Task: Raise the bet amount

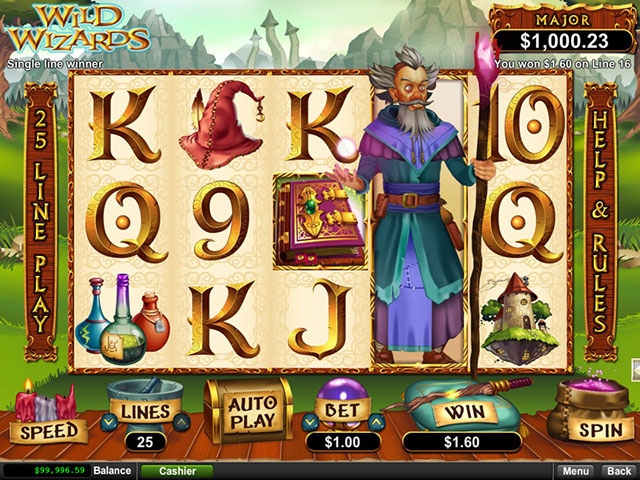Action: click(x=376, y=423)
